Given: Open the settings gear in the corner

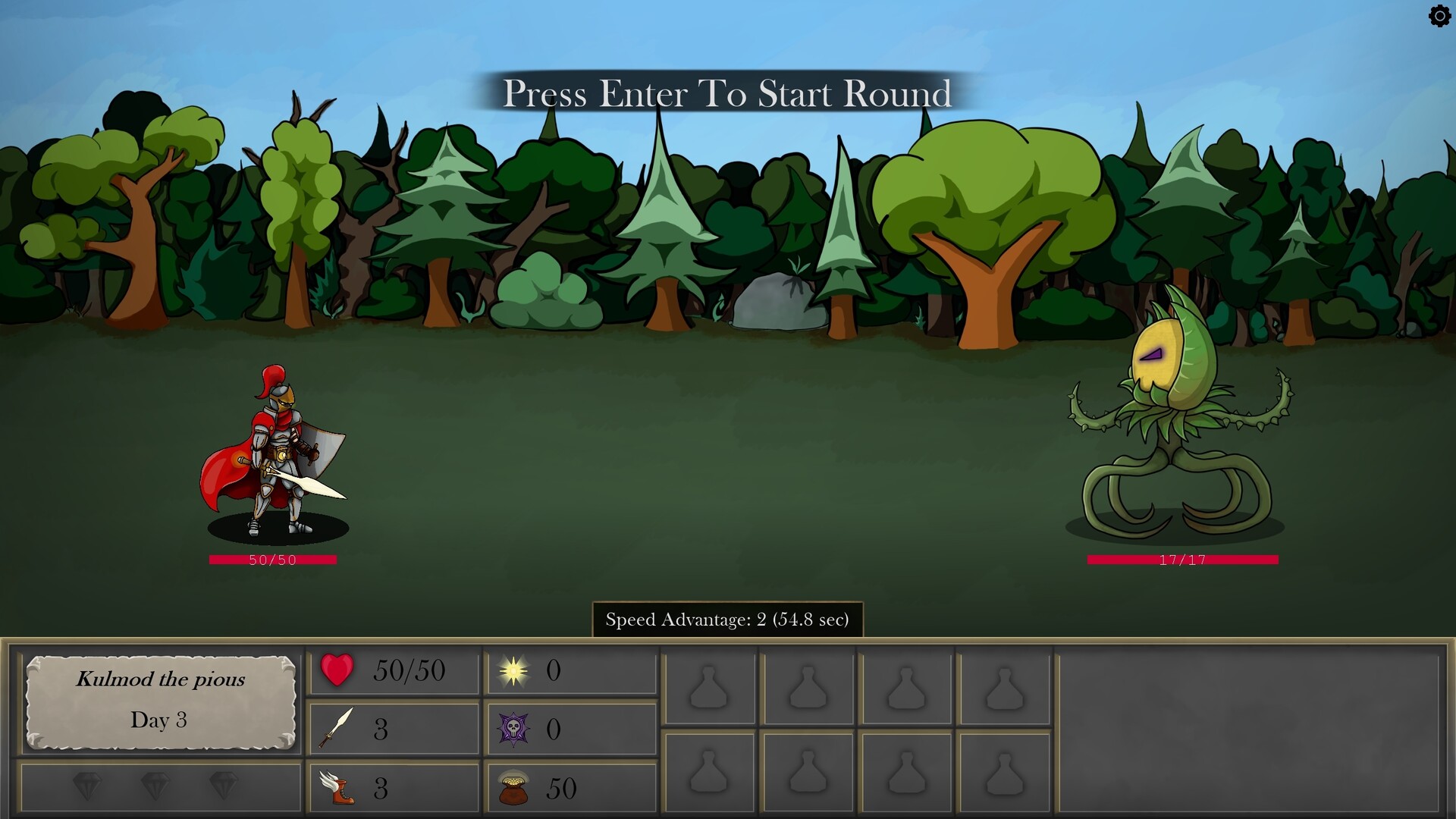Looking at the screenshot, I should 1439,16.
